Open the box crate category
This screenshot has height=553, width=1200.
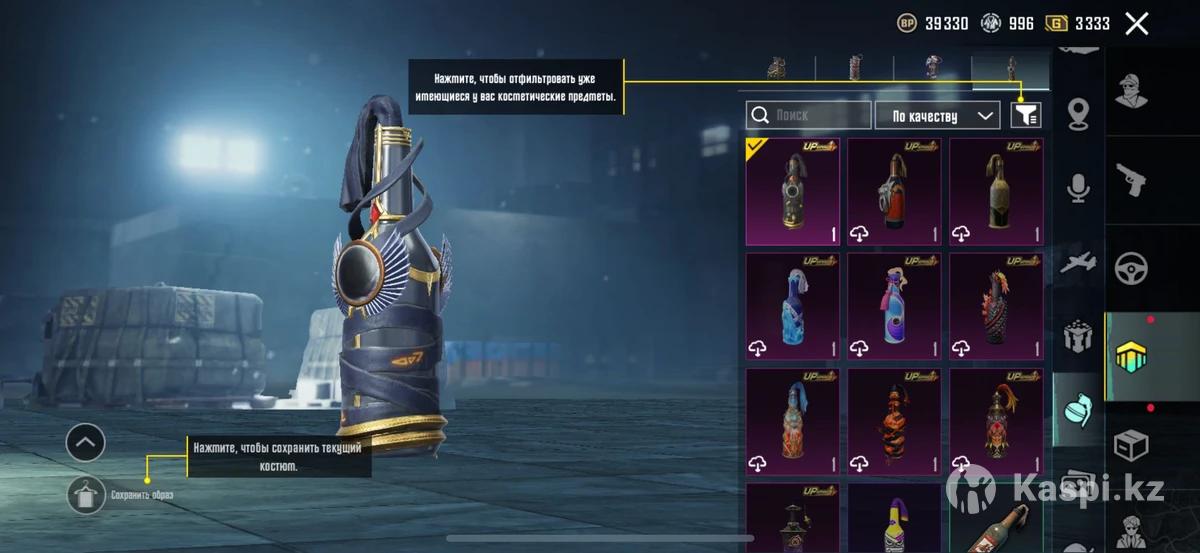coord(1131,444)
